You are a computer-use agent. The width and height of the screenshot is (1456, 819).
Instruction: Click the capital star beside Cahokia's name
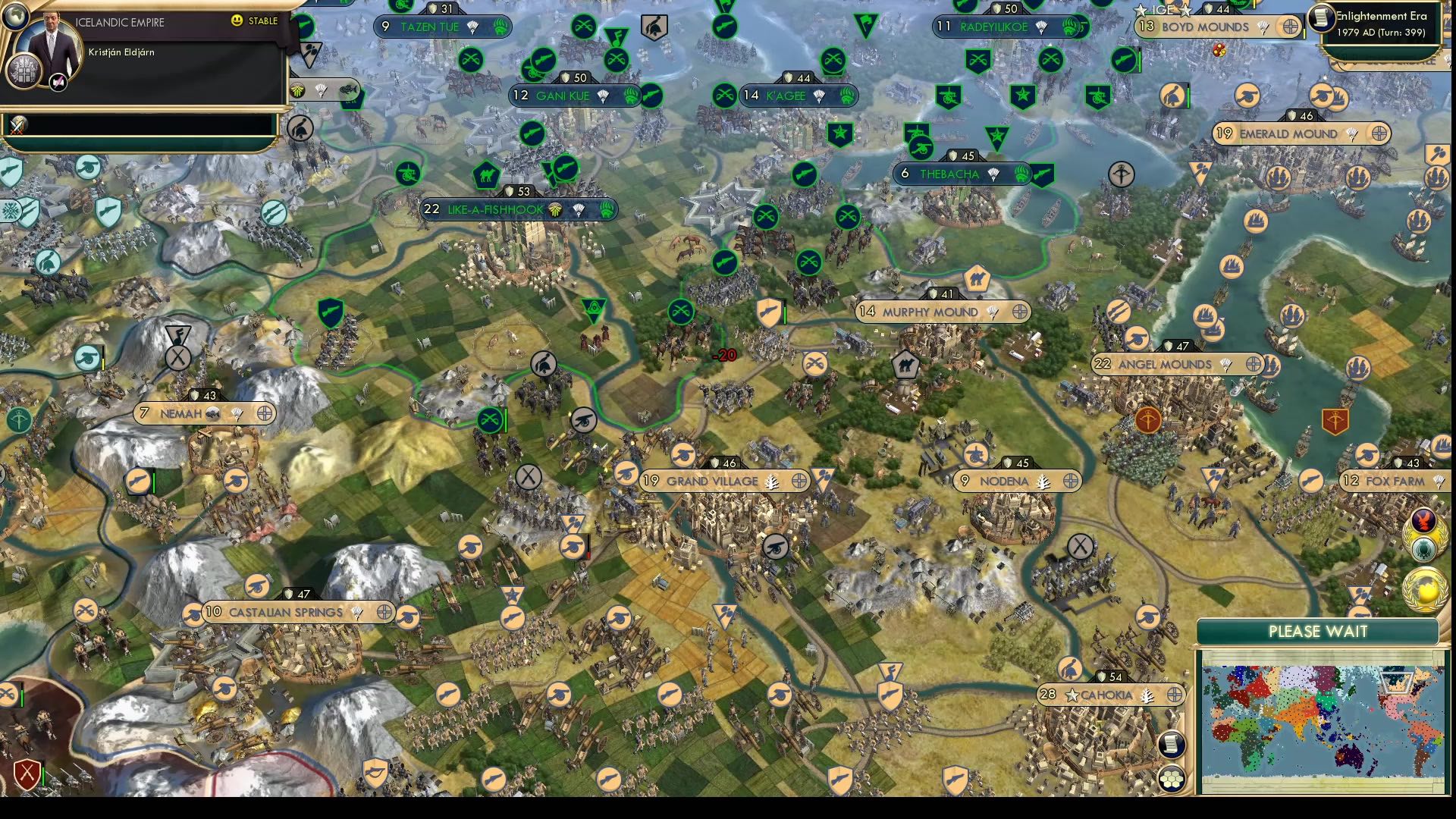(x=1072, y=693)
